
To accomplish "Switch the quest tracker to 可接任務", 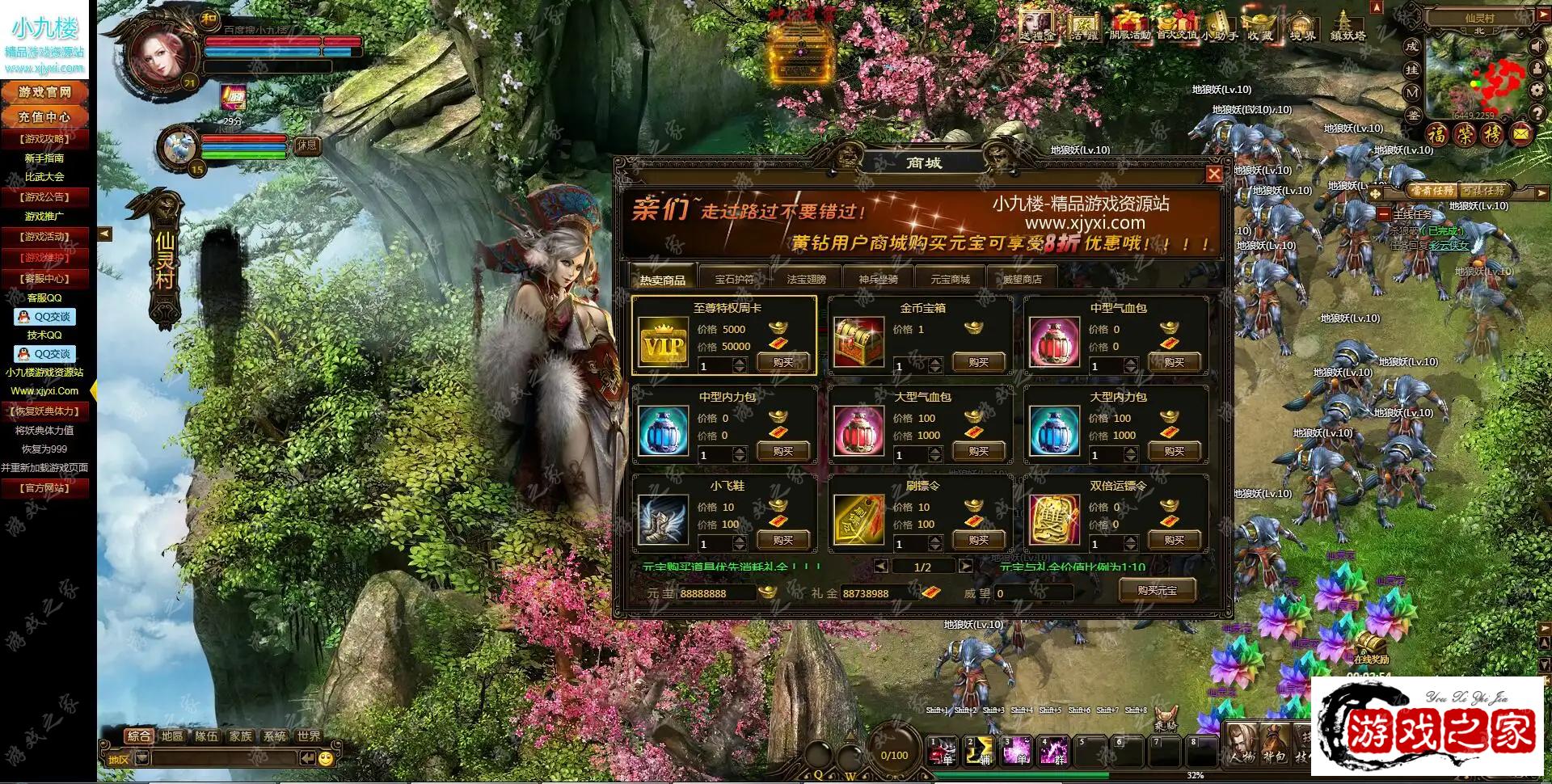I will pyautogui.click(x=1482, y=192).
